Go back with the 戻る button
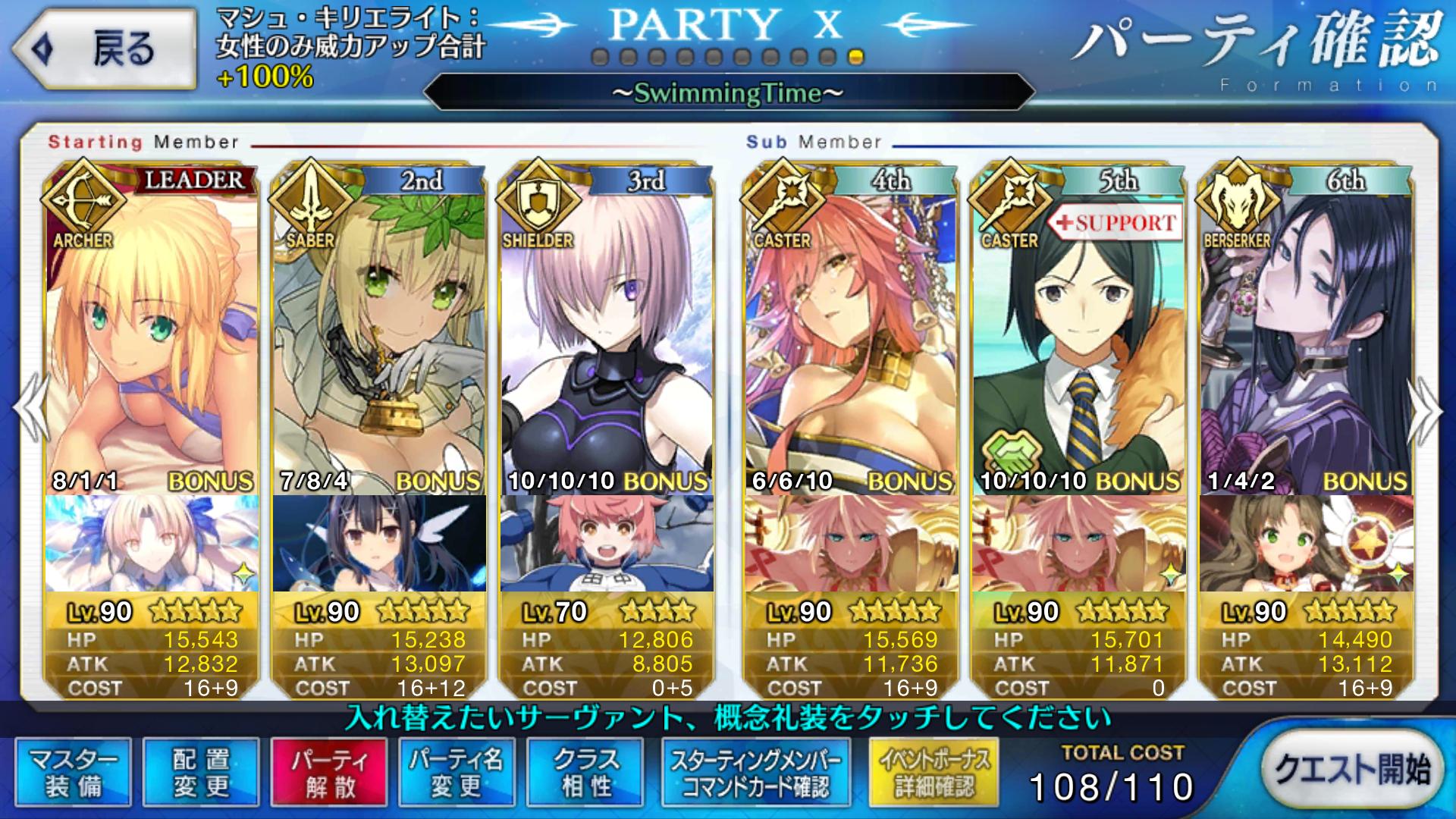The width and height of the screenshot is (1456, 819). point(105,49)
